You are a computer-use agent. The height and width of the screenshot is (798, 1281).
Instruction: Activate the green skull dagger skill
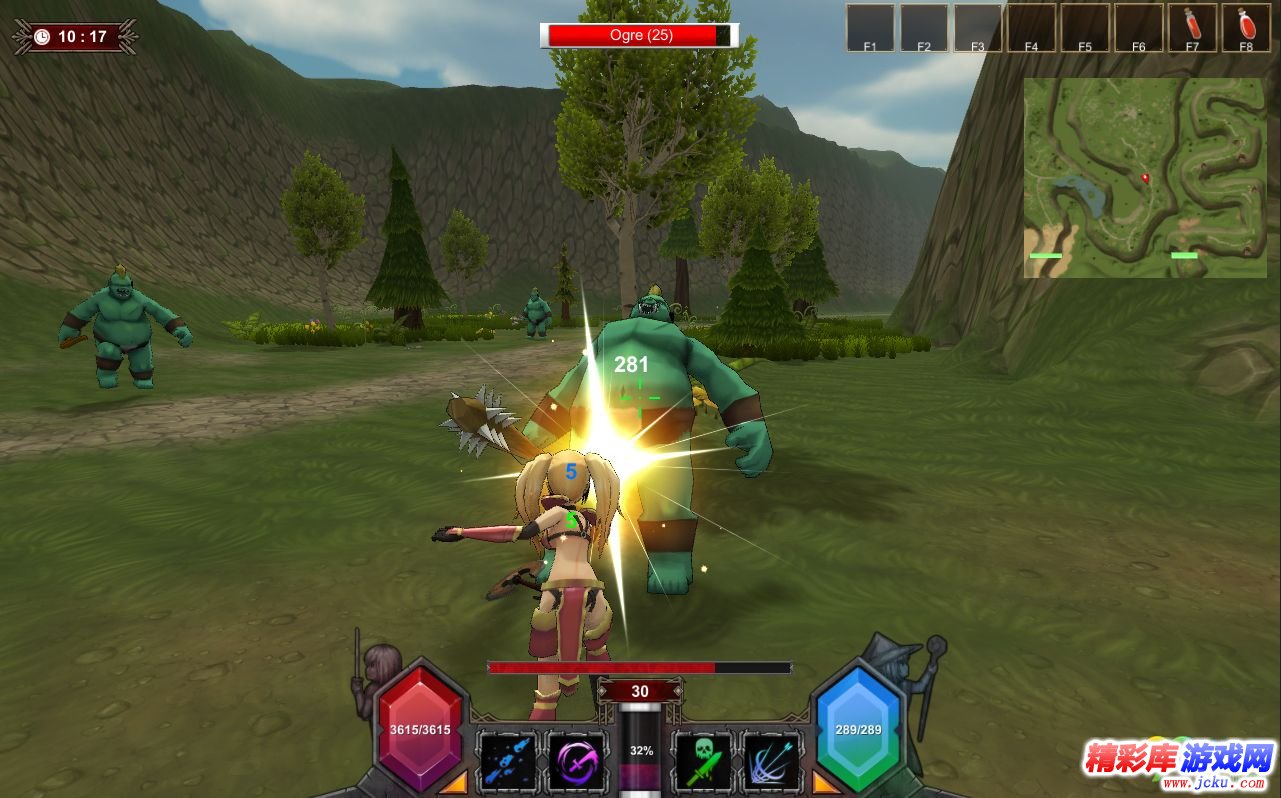coord(703,760)
